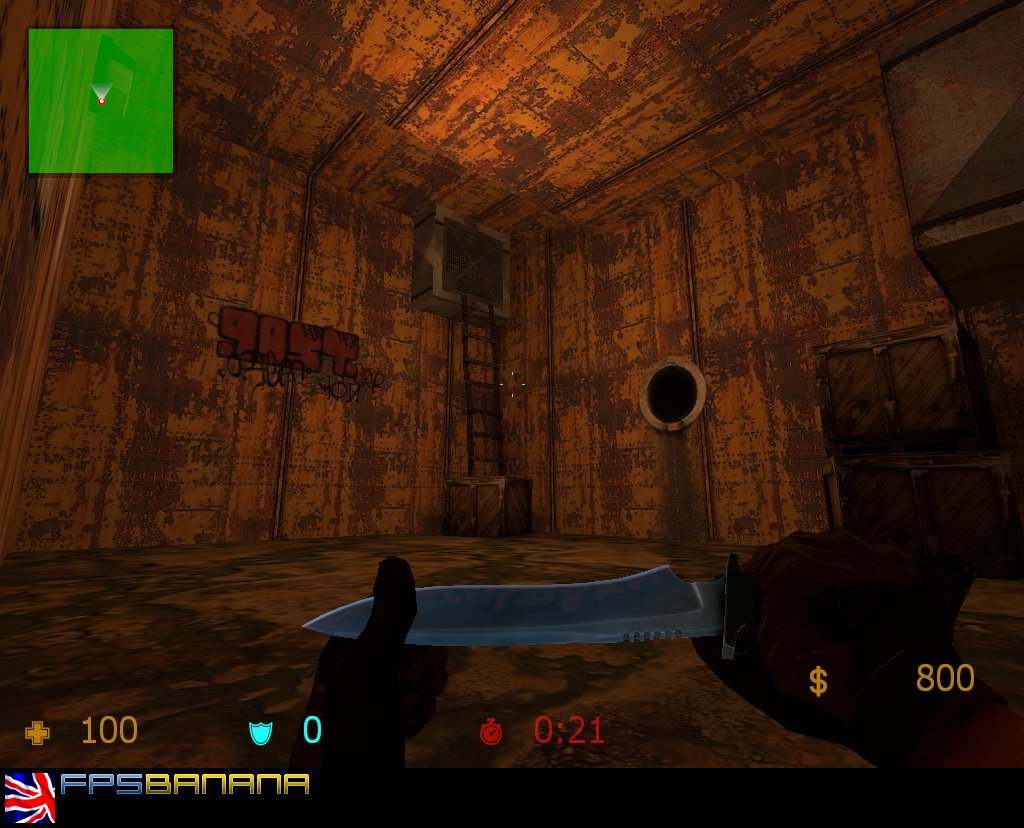1024x828 pixels.
Task: Click the British flag icon
Action: click(x=30, y=796)
